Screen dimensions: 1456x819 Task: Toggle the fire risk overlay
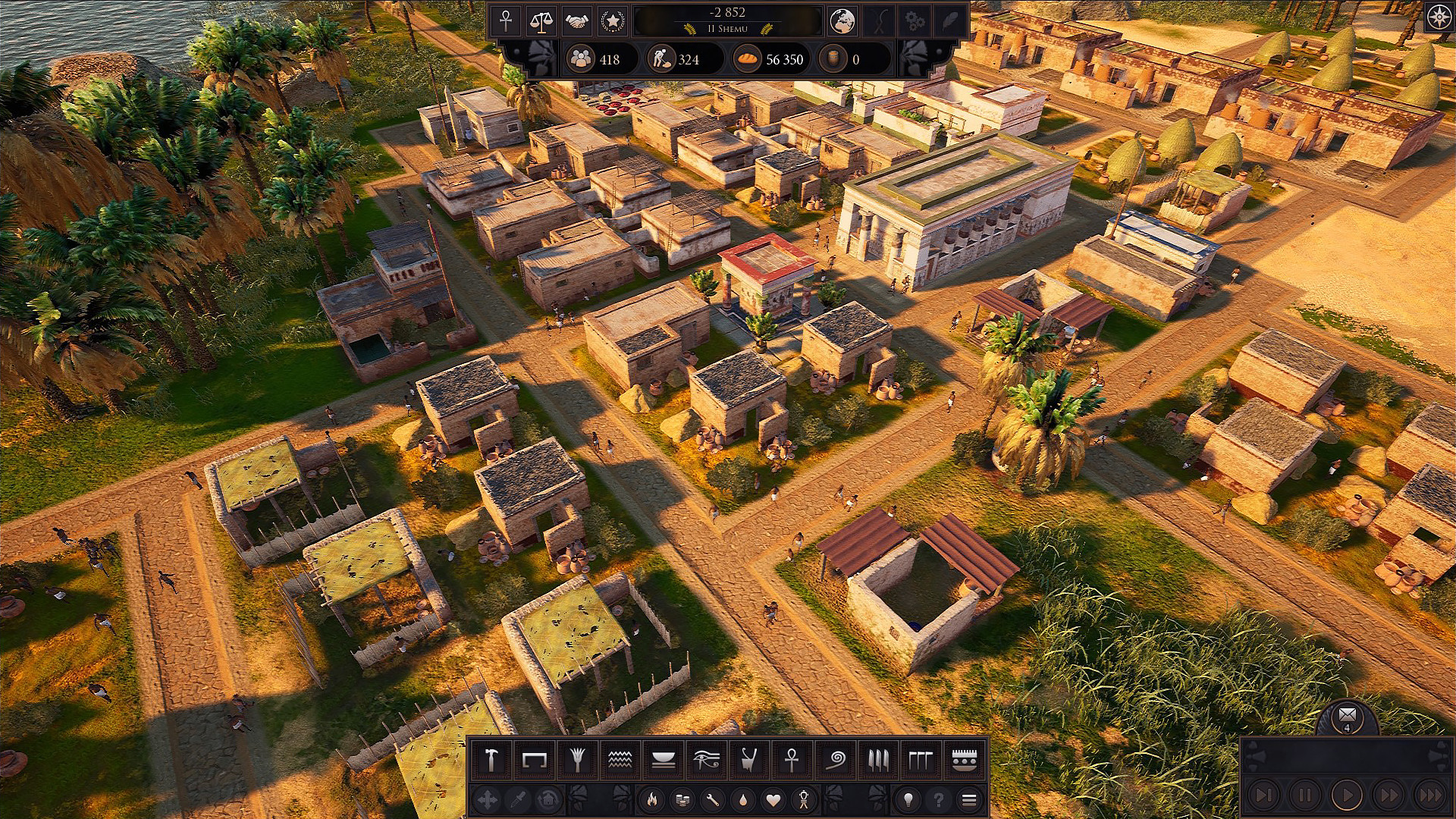click(654, 799)
